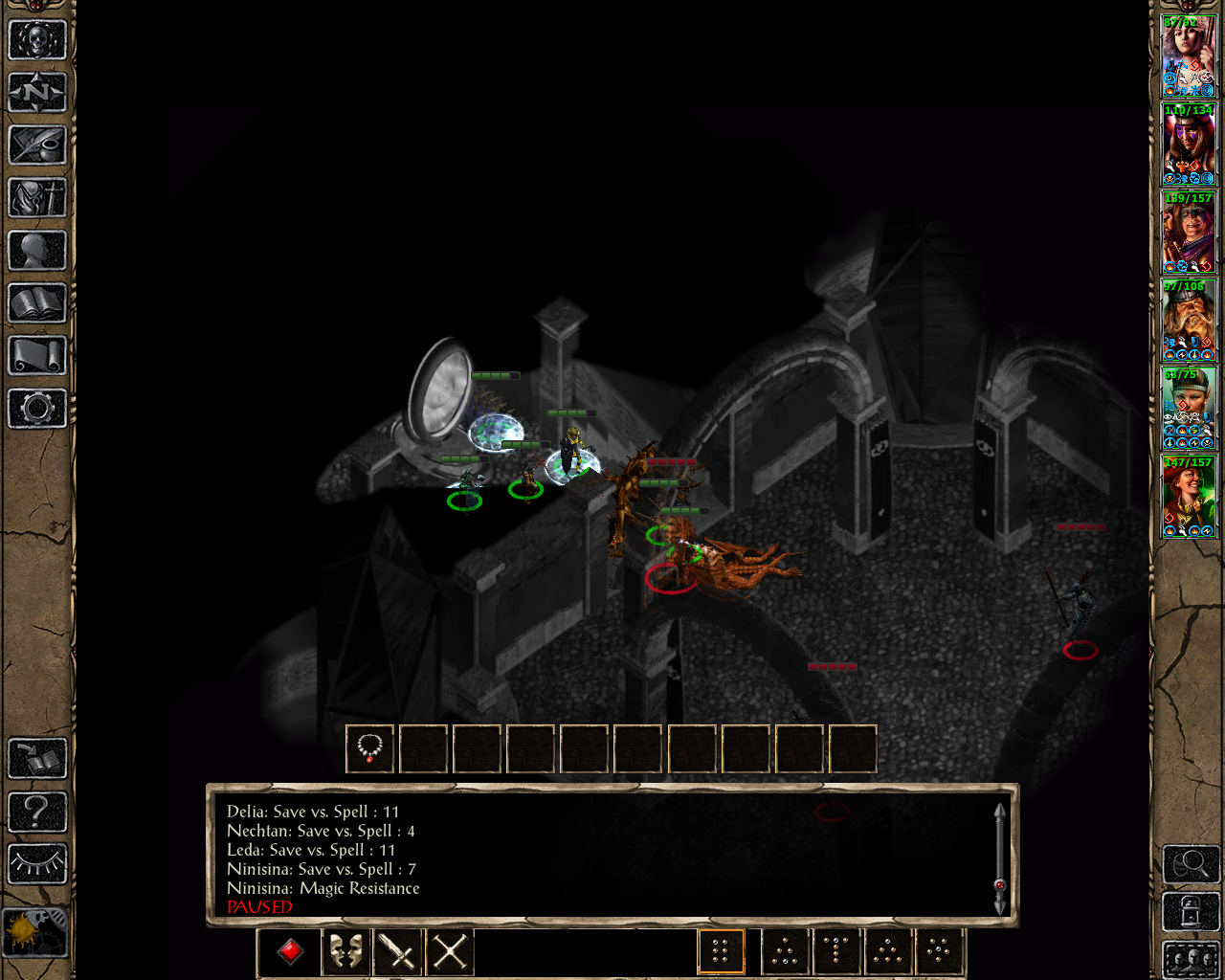This screenshot has height=980, width=1225.
Task: Activate the talk action (two masks icon)
Action: 345,952
